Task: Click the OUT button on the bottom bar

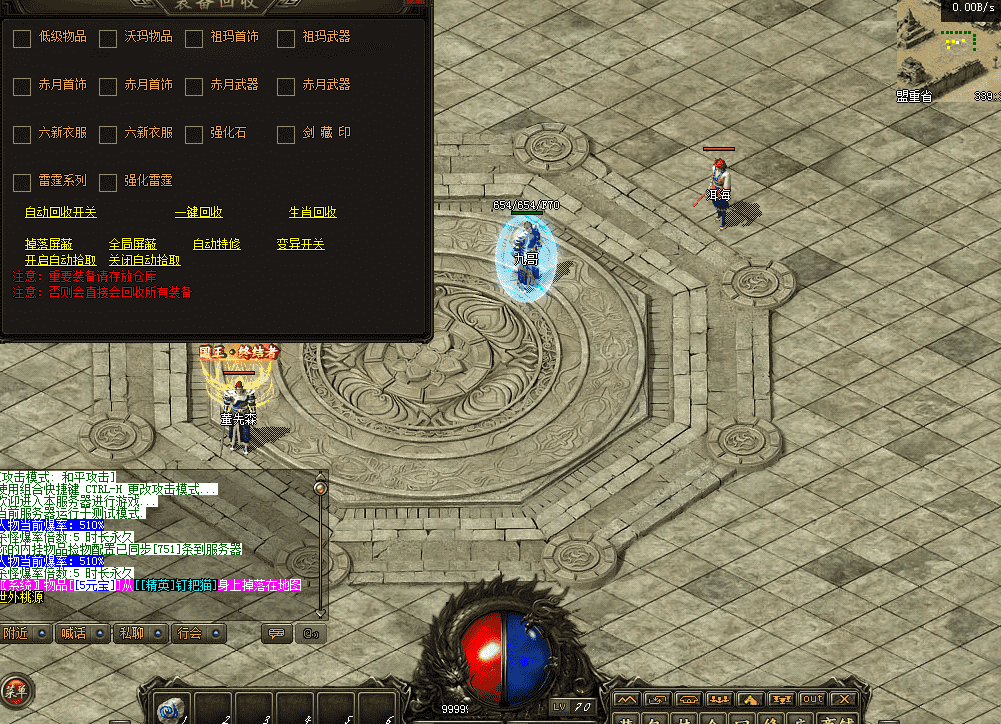Action: pyautogui.click(x=812, y=699)
